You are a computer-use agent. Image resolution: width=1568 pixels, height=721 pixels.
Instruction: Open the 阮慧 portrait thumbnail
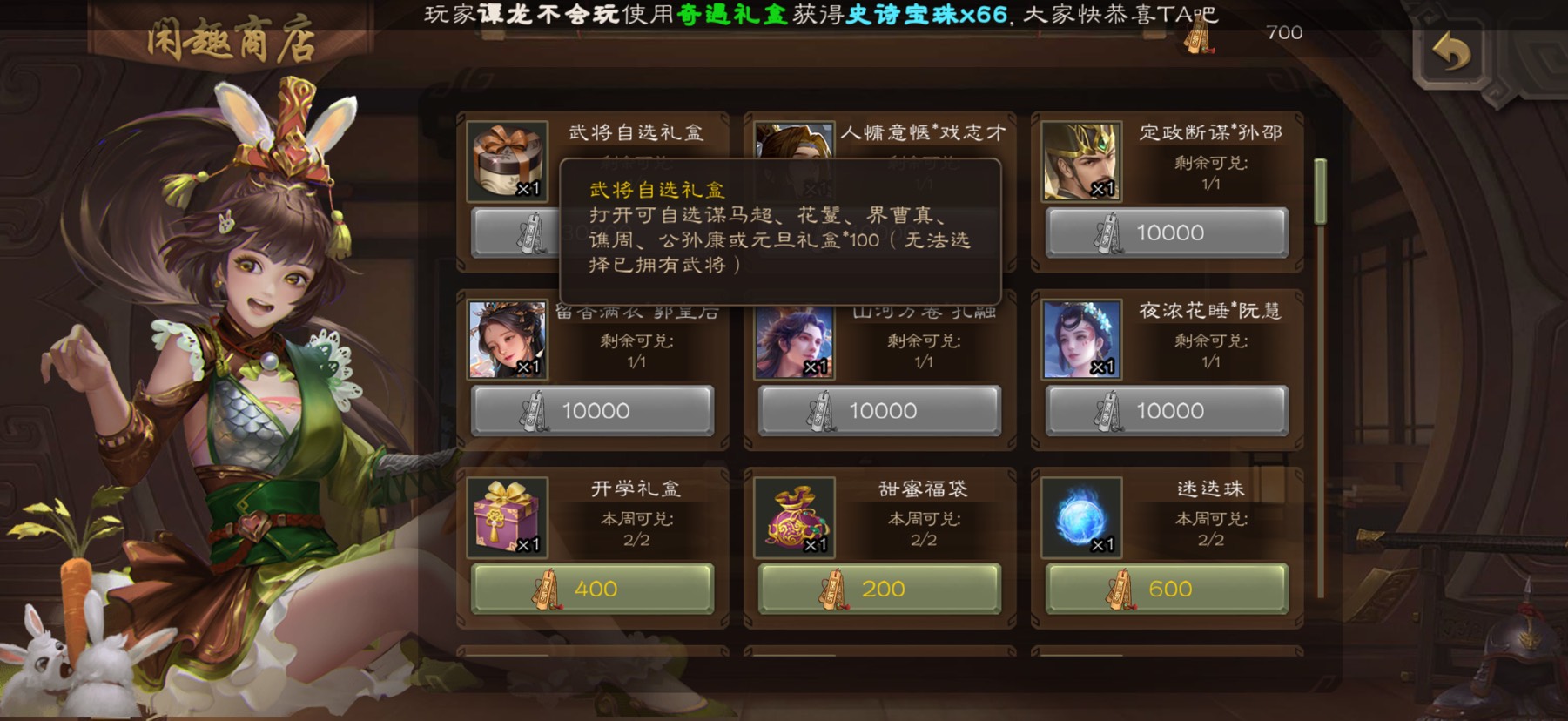1081,340
